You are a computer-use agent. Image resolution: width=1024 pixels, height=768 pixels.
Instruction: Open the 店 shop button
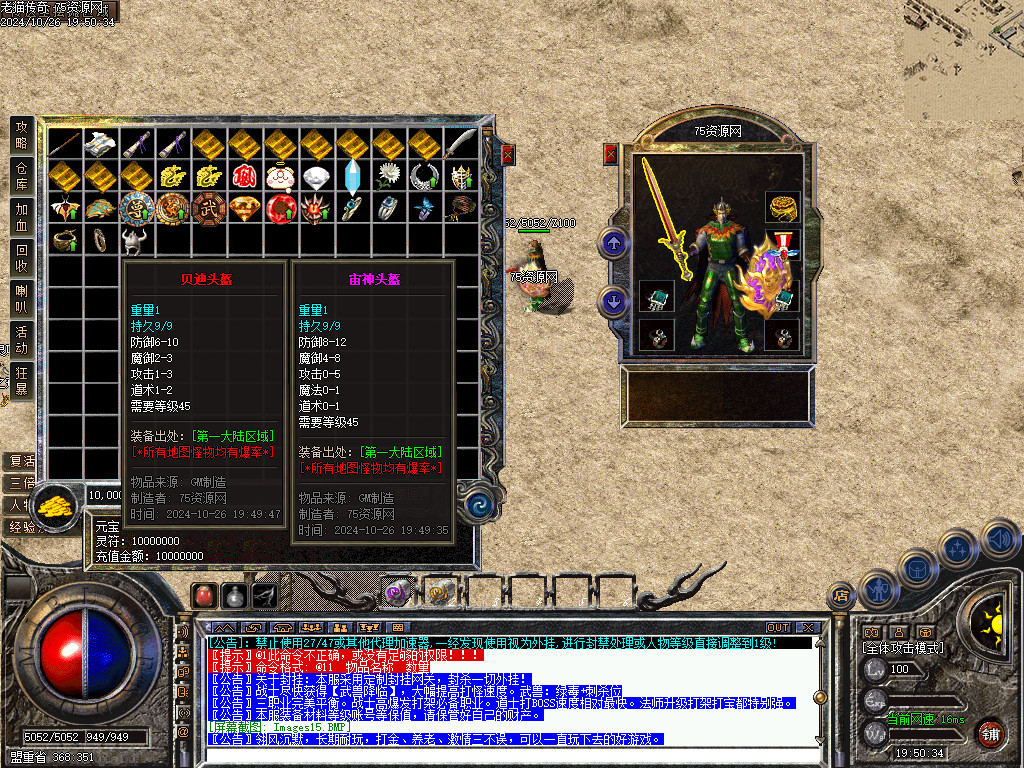841,596
